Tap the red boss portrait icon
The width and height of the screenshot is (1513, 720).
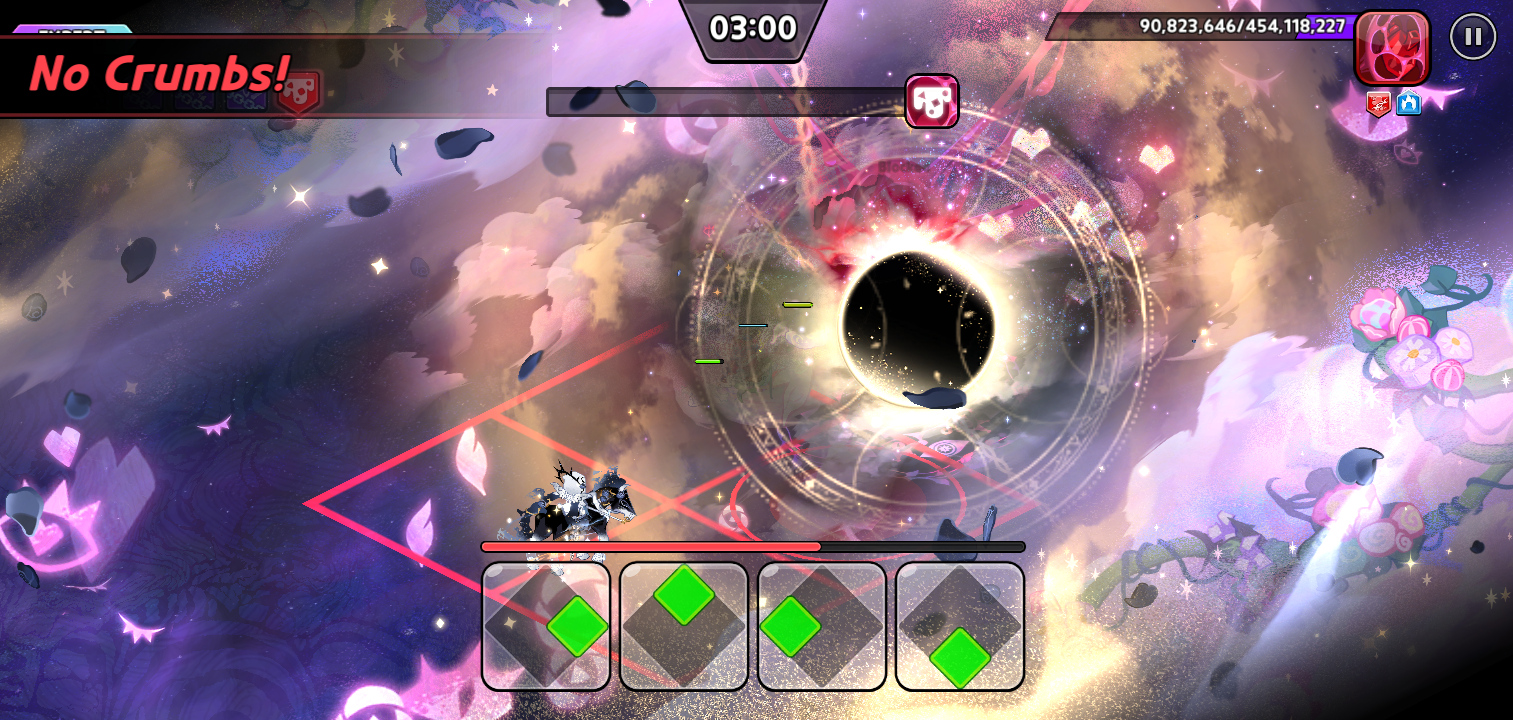[x=1391, y=47]
